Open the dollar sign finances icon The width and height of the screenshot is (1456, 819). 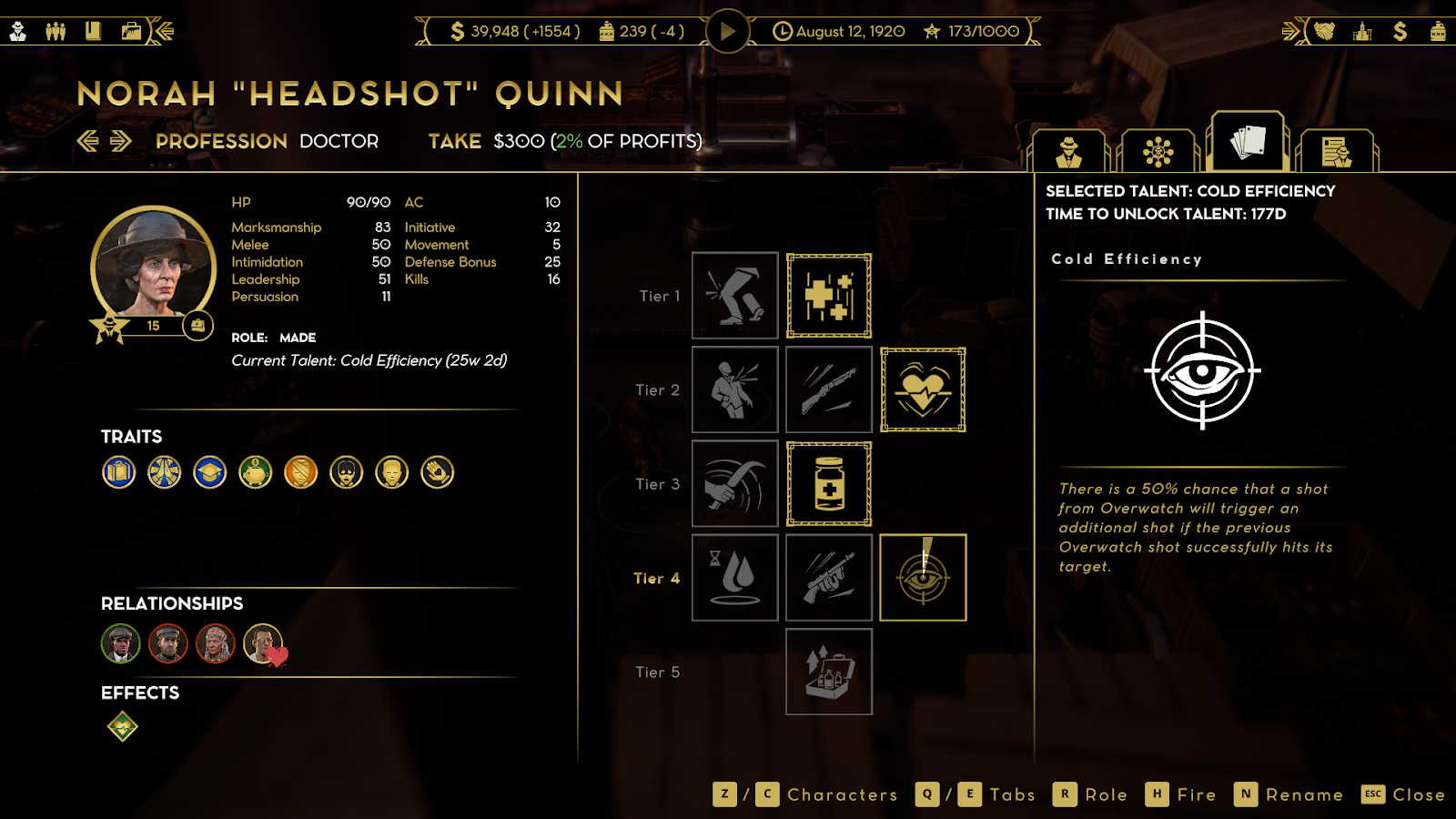(1400, 32)
